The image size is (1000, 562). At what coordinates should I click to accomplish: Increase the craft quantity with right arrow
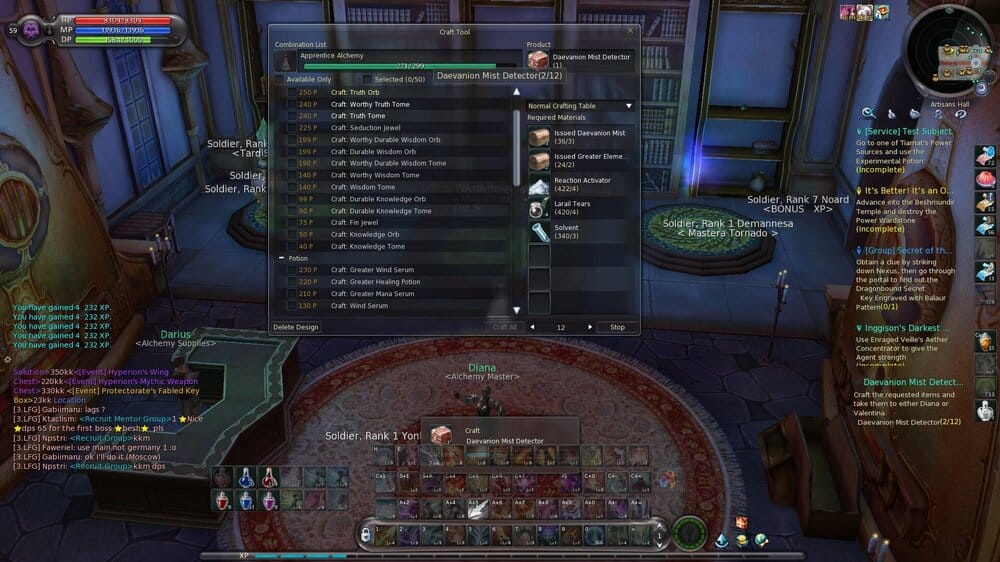(589, 327)
